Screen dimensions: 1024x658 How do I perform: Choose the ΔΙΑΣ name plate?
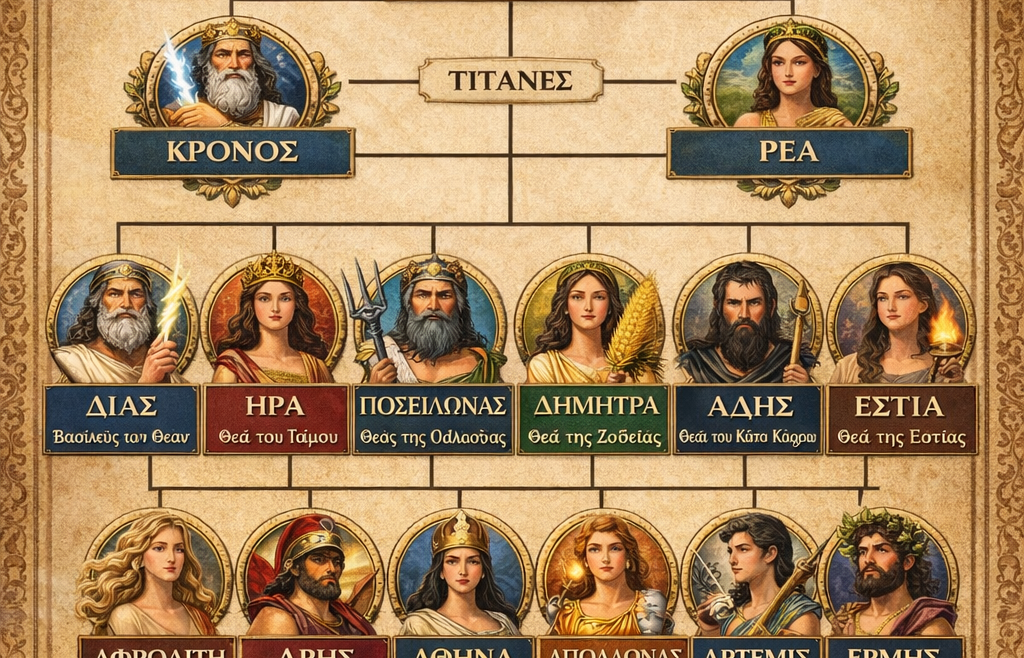tap(121, 419)
